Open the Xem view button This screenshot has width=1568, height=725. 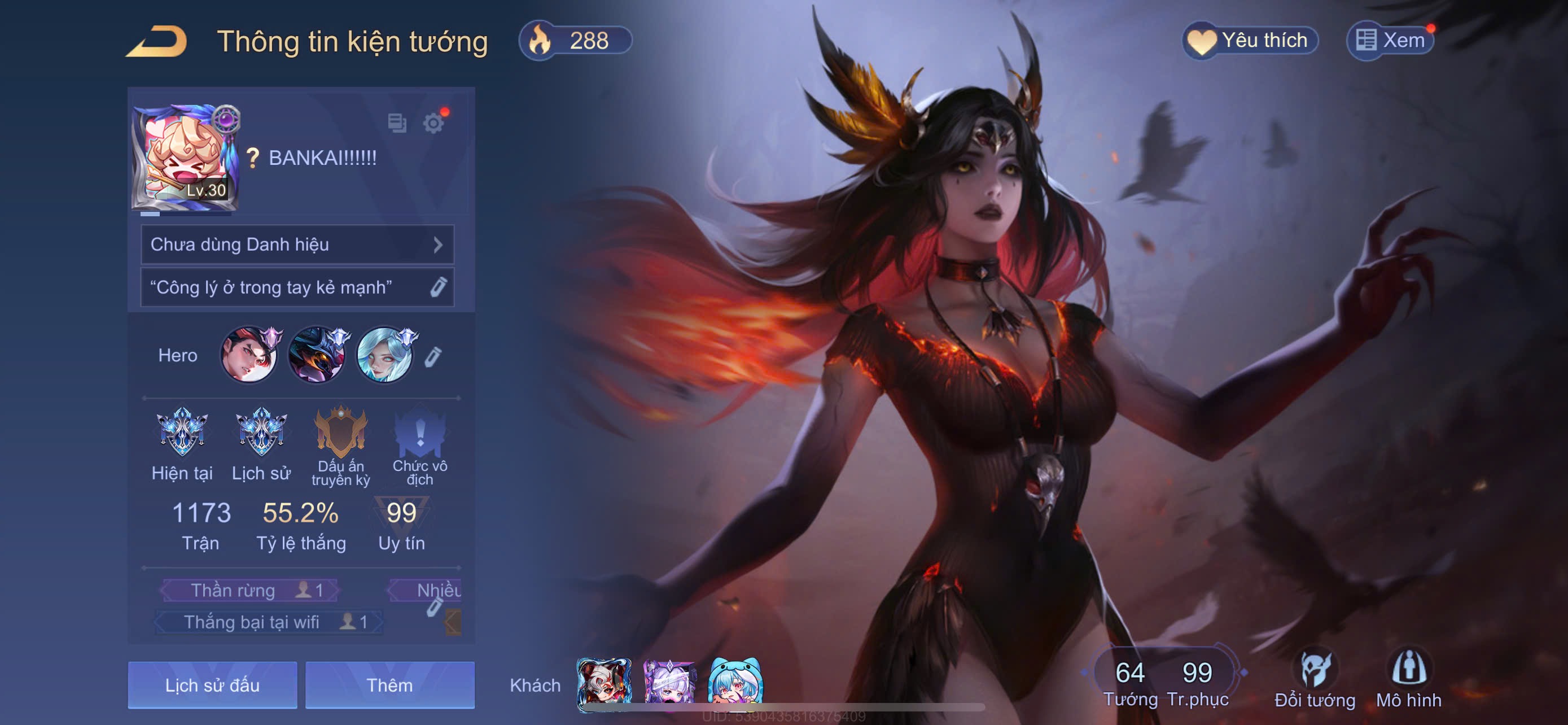(1390, 41)
